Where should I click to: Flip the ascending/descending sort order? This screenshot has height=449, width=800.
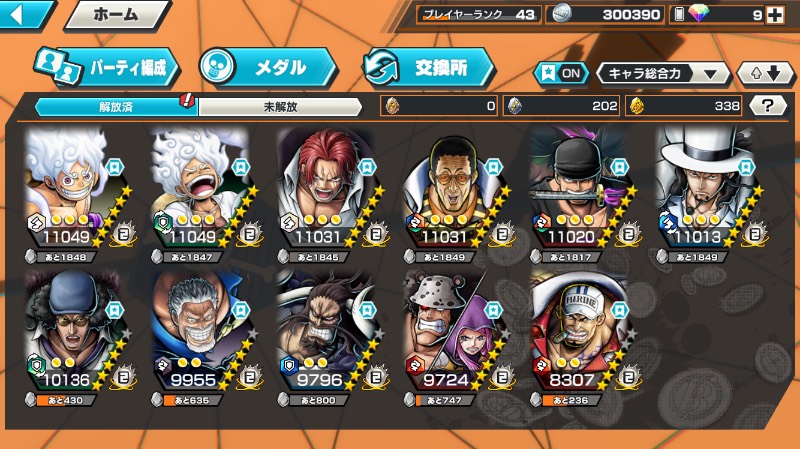pos(764,73)
